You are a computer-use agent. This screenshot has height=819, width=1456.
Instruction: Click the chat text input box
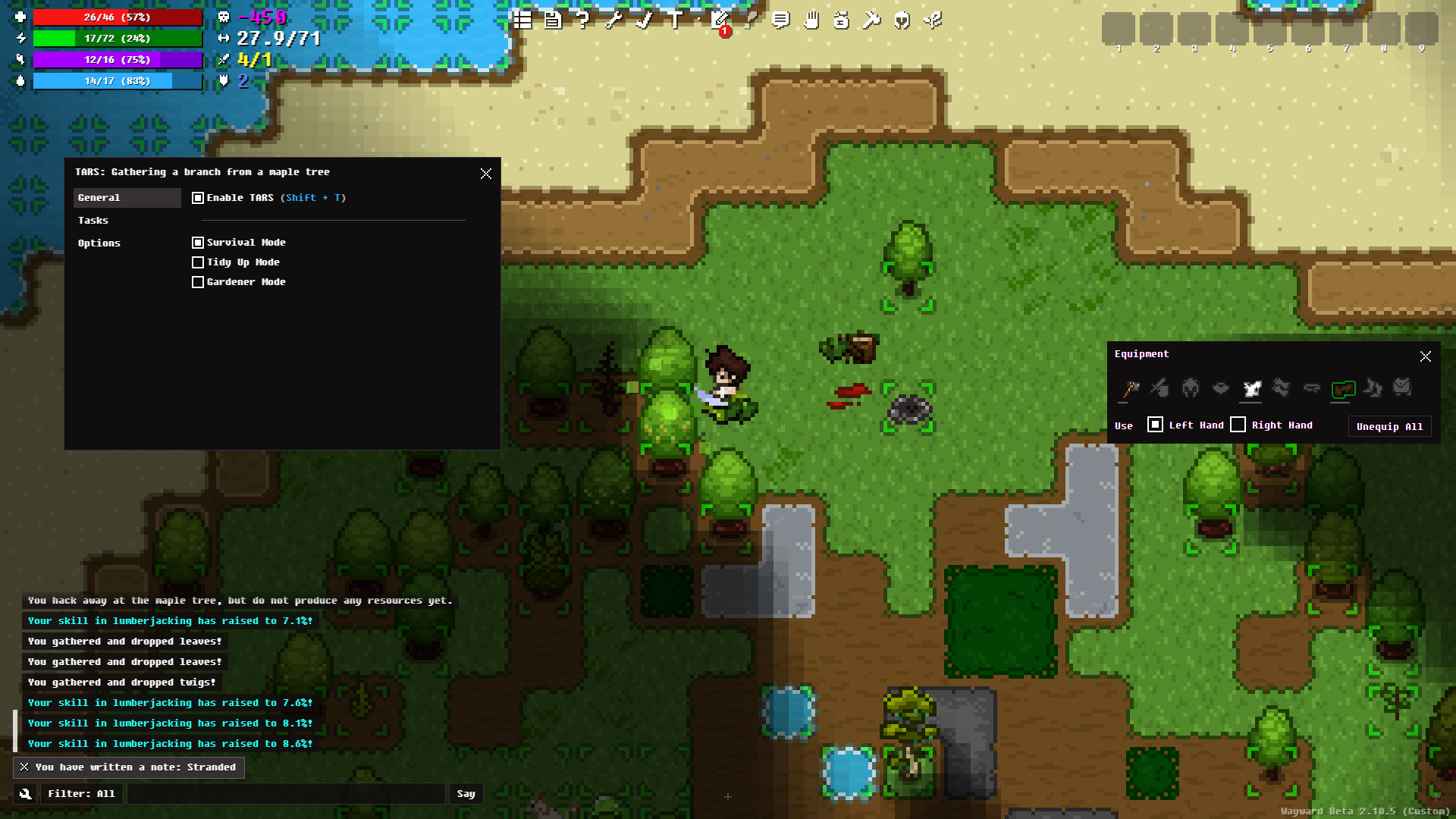pyautogui.click(x=286, y=794)
